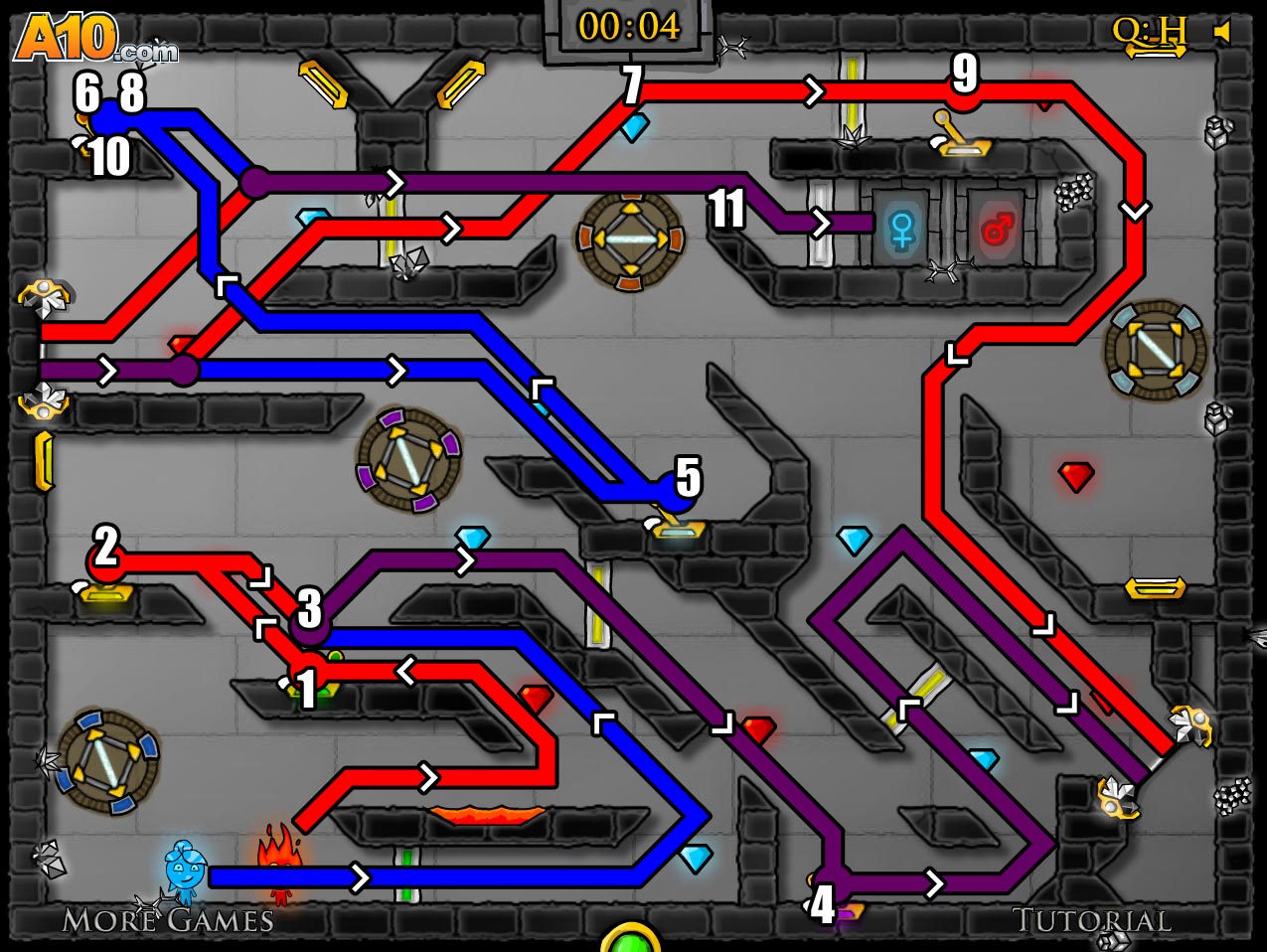Open the More Games link
This screenshot has width=1267, height=952.
pos(168,920)
